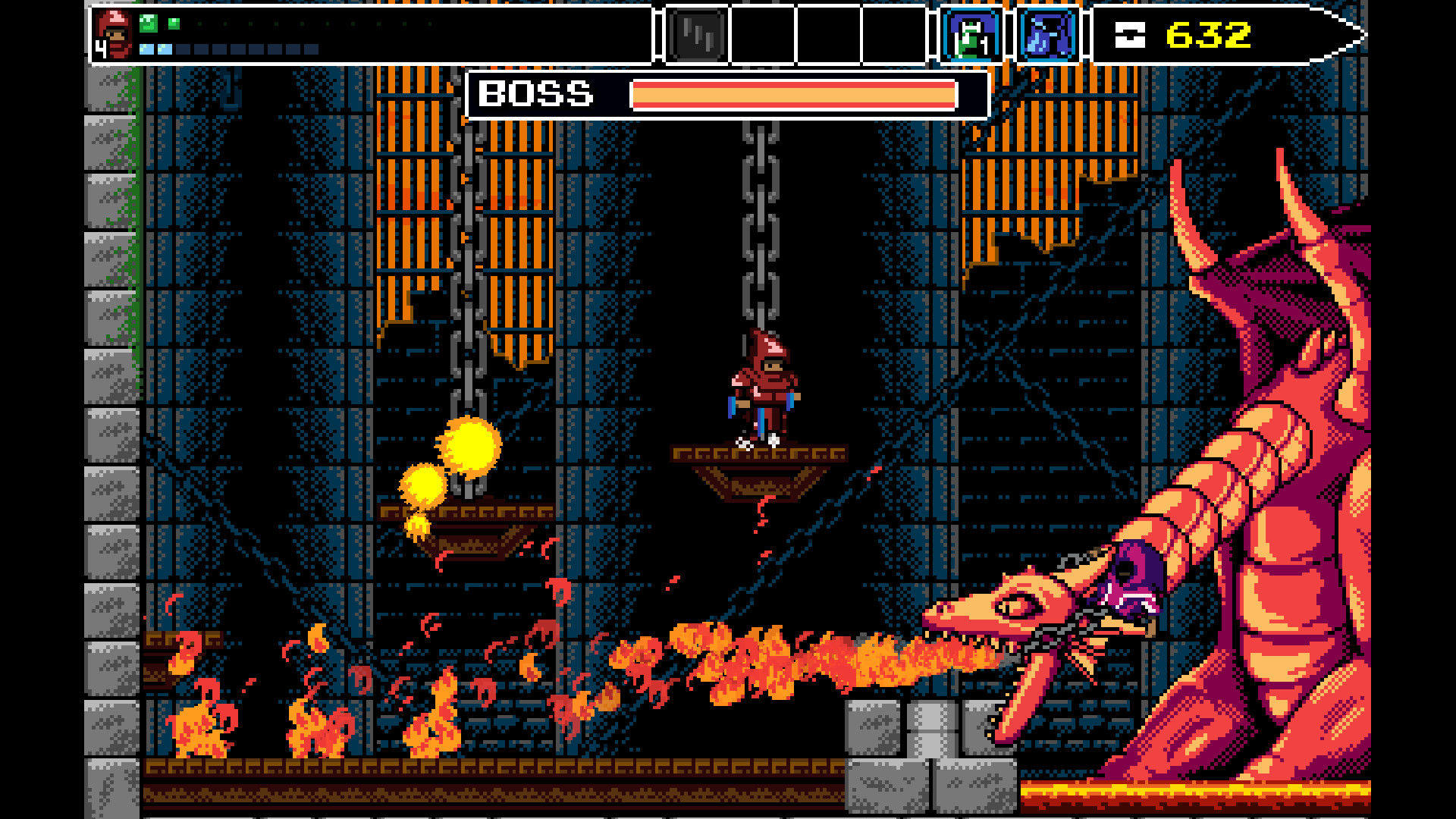The image size is (1456, 819).
Task: Select the green potion item slot
Action: (x=970, y=33)
